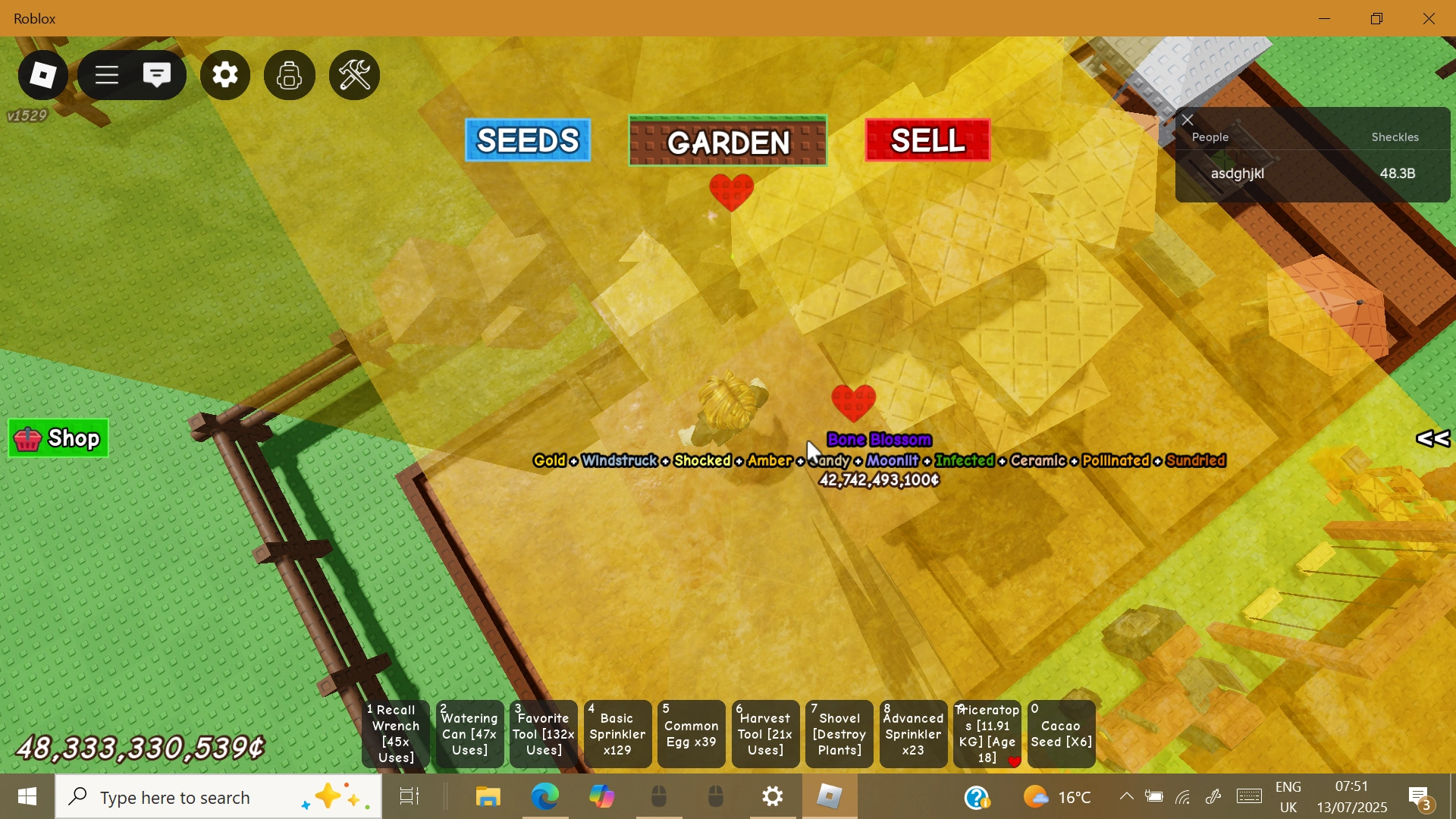The image size is (1456, 819).
Task: Open the backpack inventory
Action: coord(289,74)
